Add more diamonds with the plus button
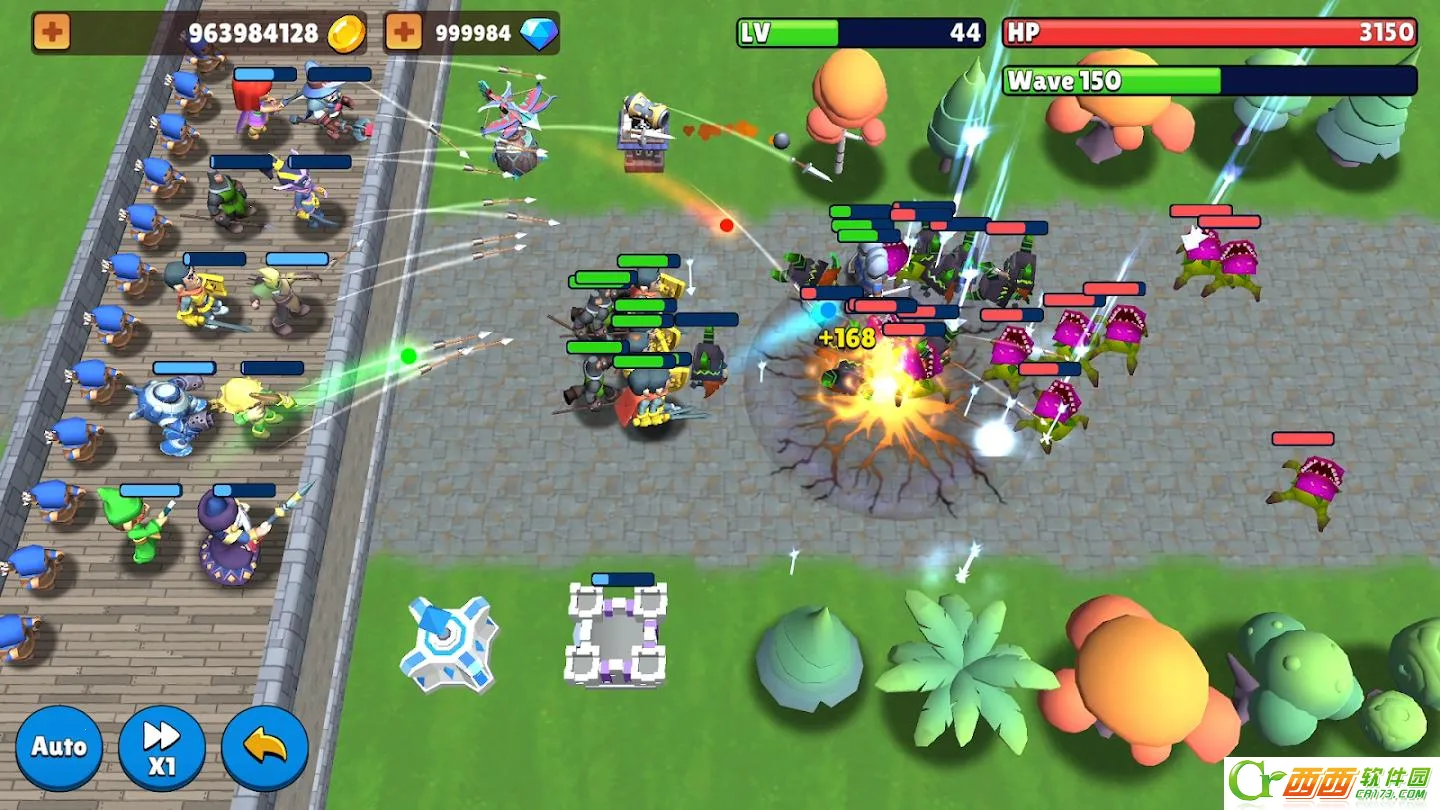This screenshot has width=1440, height=810. pyautogui.click(x=403, y=32)
